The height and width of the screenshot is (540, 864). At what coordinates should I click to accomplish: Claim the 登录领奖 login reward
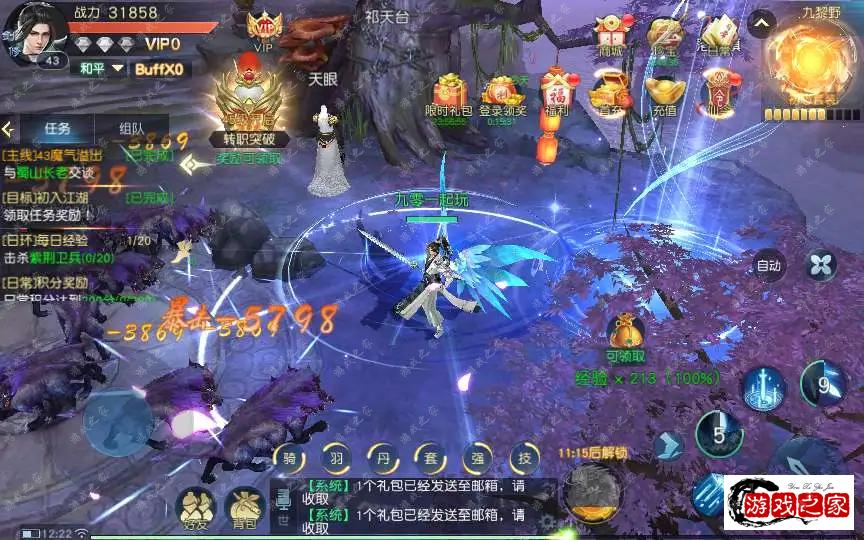501,92
